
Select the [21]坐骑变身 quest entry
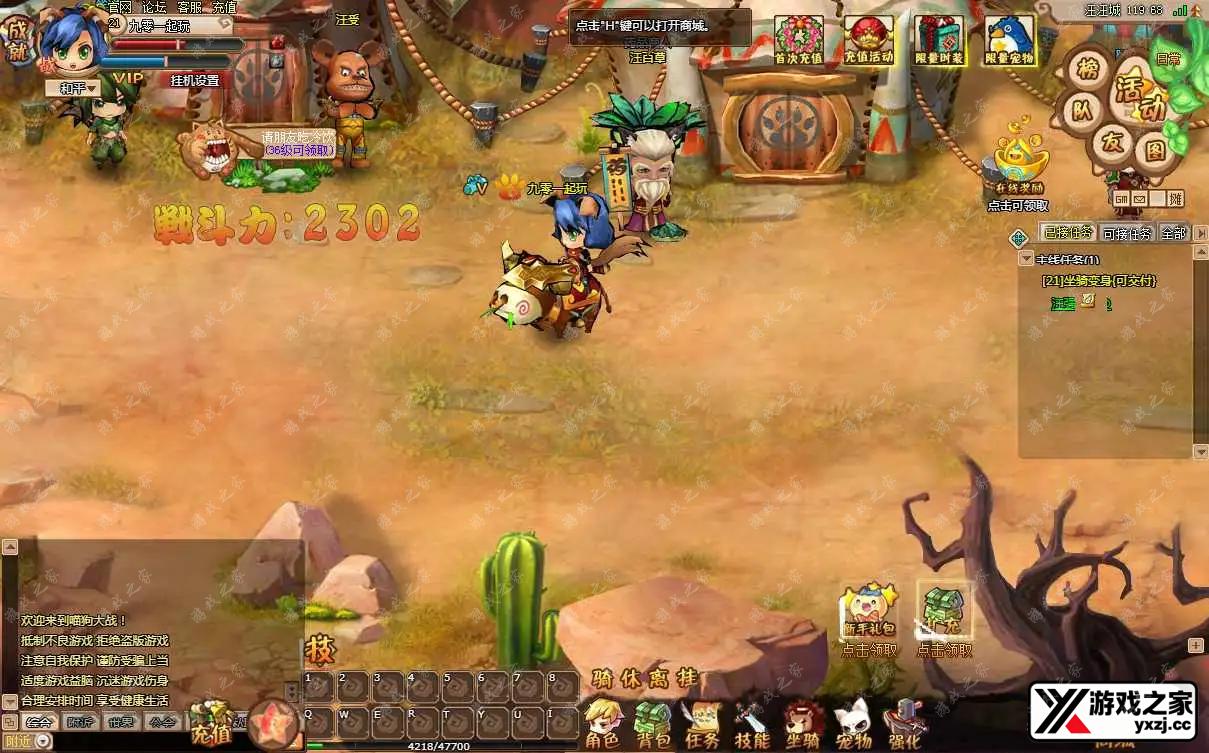[x=1099, y=281]
